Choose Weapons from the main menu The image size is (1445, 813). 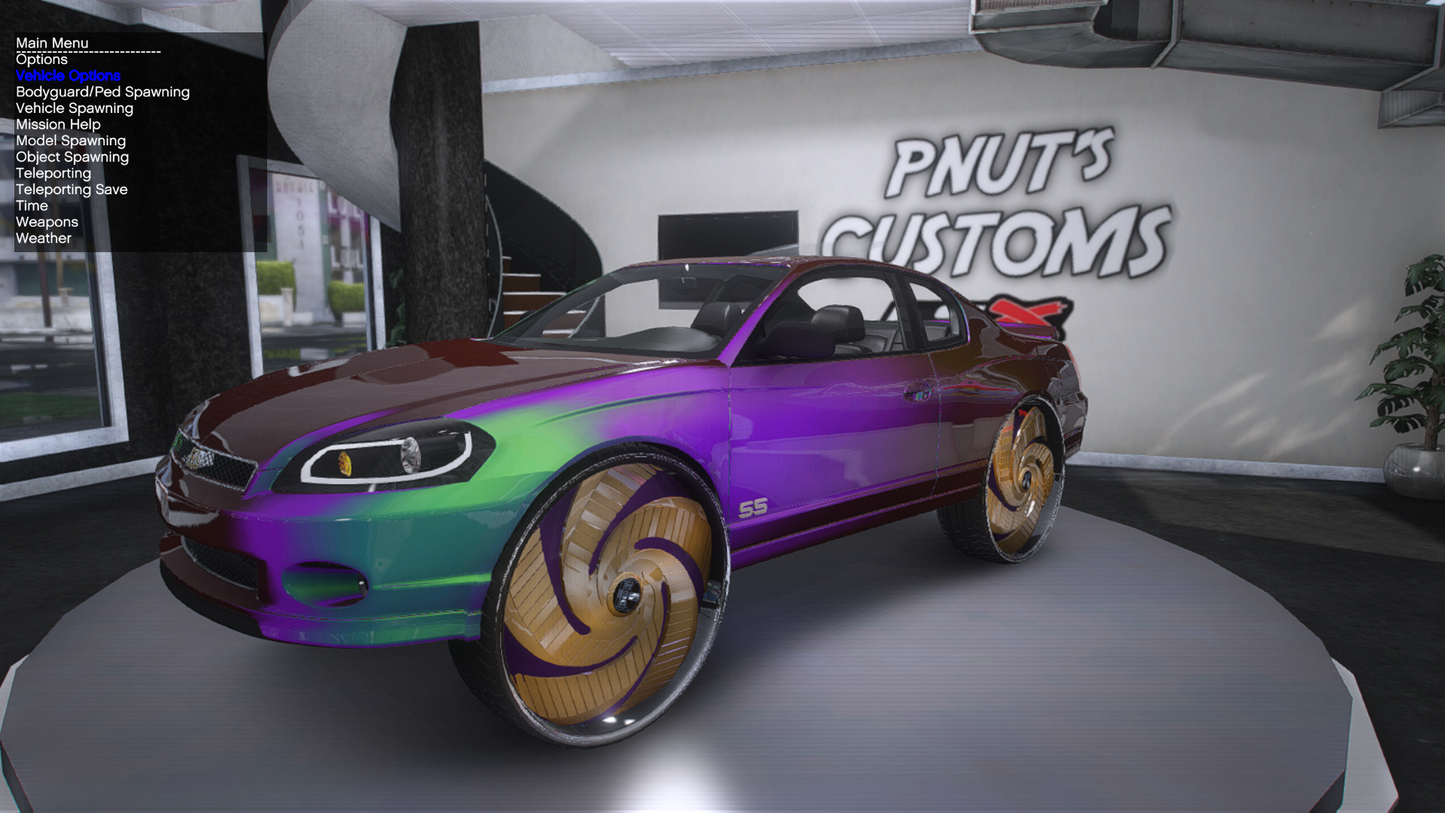(x=47, y=222)
